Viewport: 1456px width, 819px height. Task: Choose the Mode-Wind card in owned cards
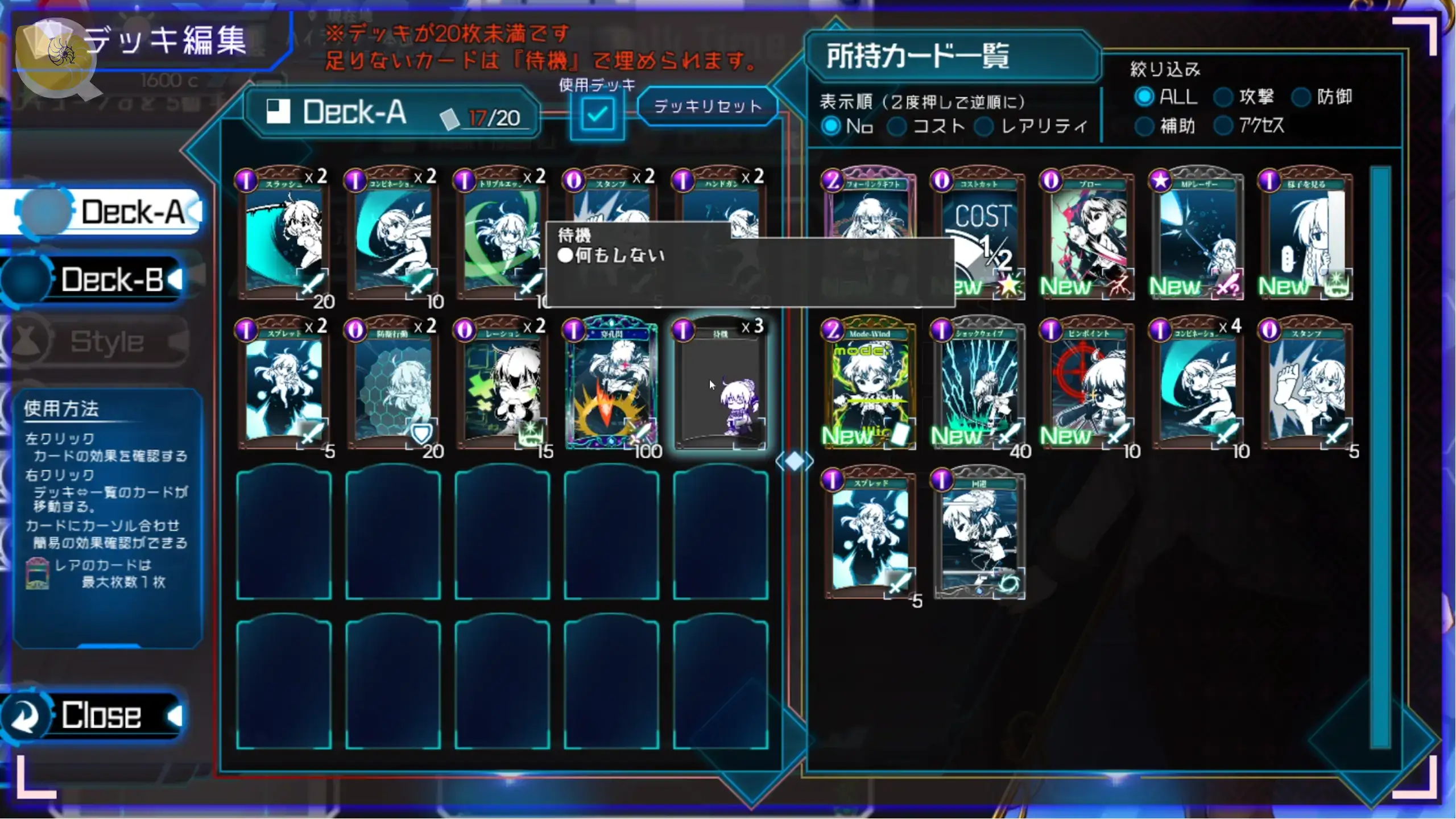point(869,384)
